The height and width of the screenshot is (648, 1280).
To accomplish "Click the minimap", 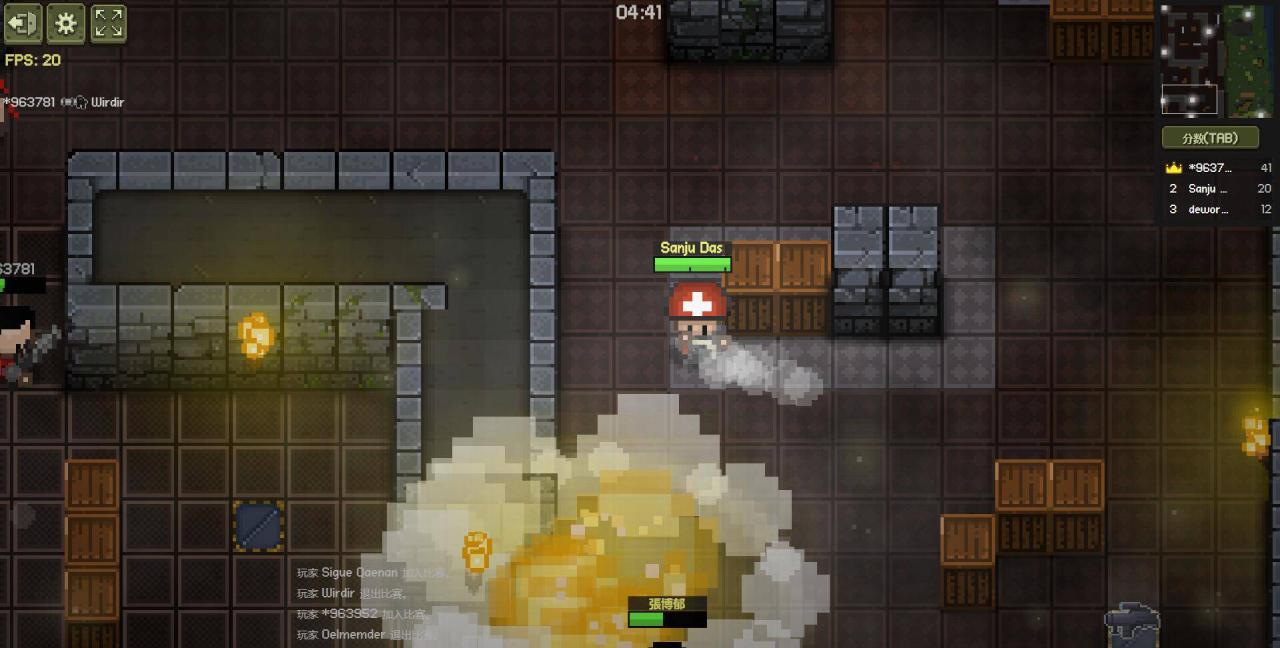I will [1215, 59].
